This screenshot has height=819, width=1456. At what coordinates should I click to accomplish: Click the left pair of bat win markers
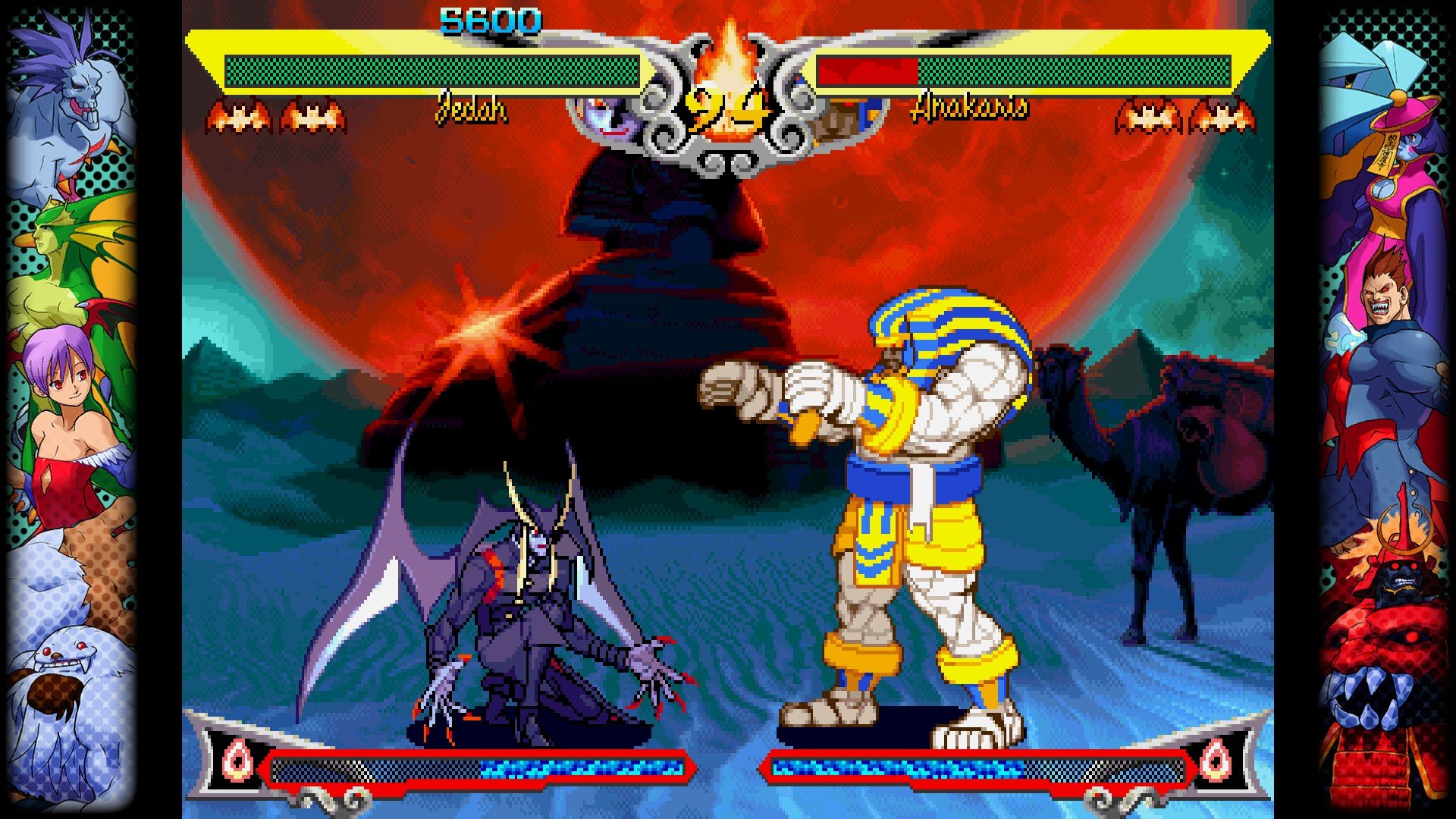point(273,115)
